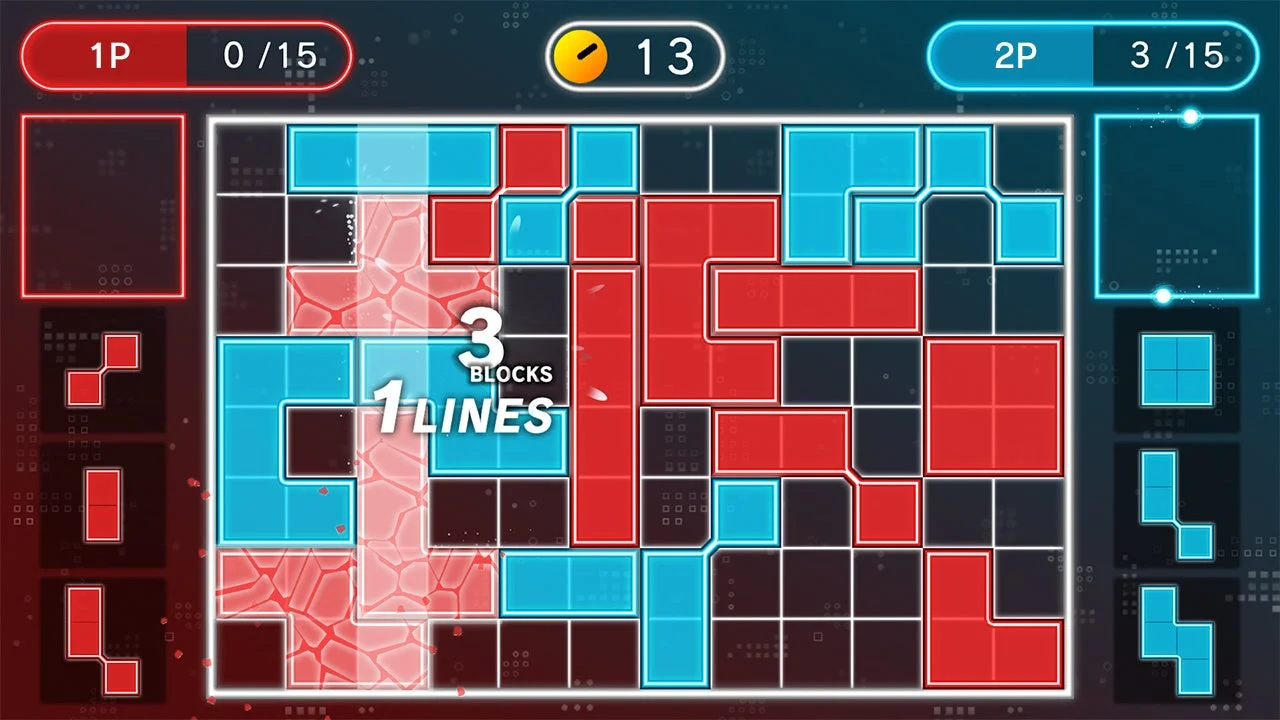Toggle the empty red piece preview box
The height and width of the screenshot is (720, 1280).
(x=103, y=203)
